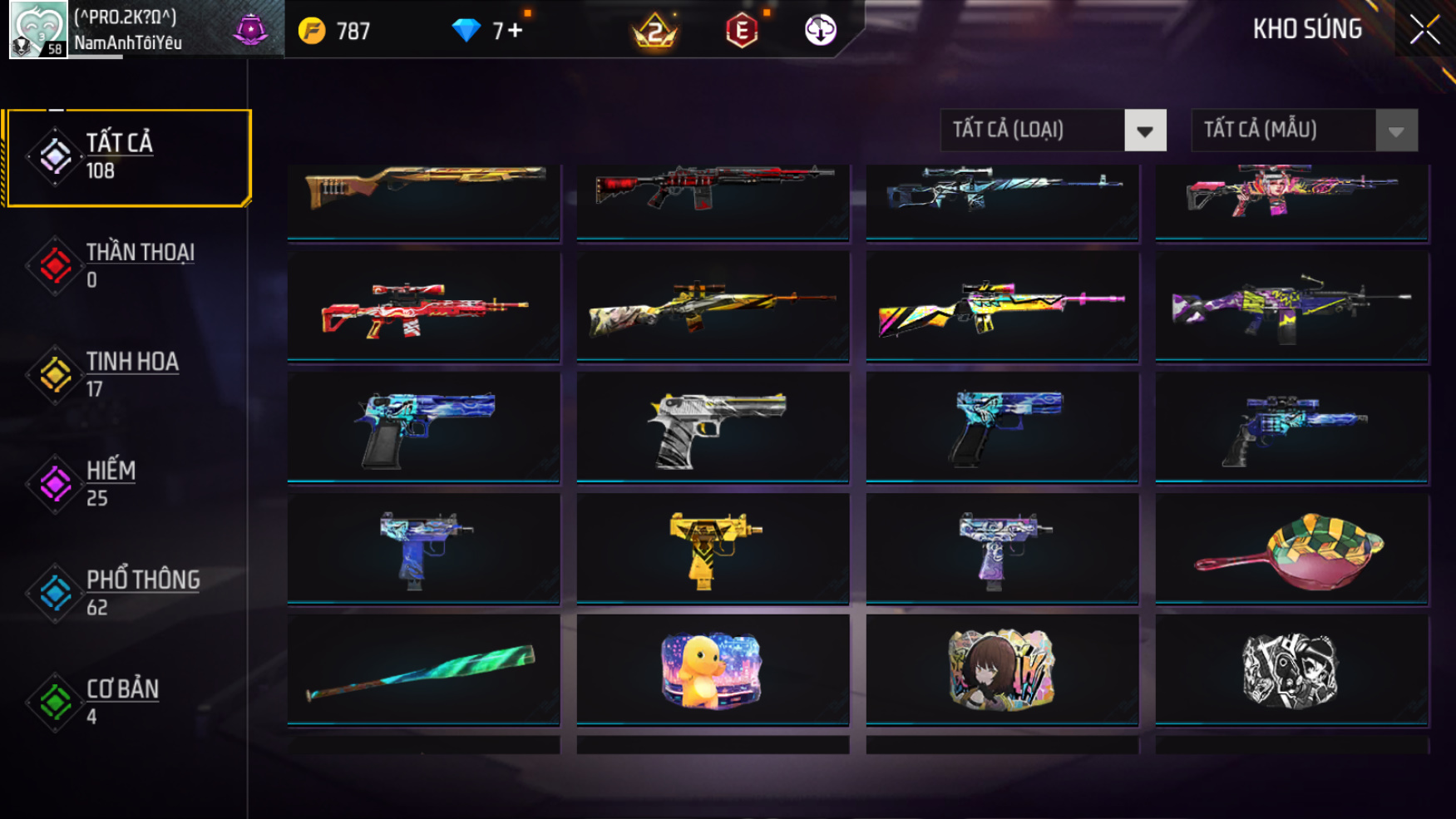The image size is (1456, 819).
Task: Select the golden UZI skin
Action: [713, 547]
